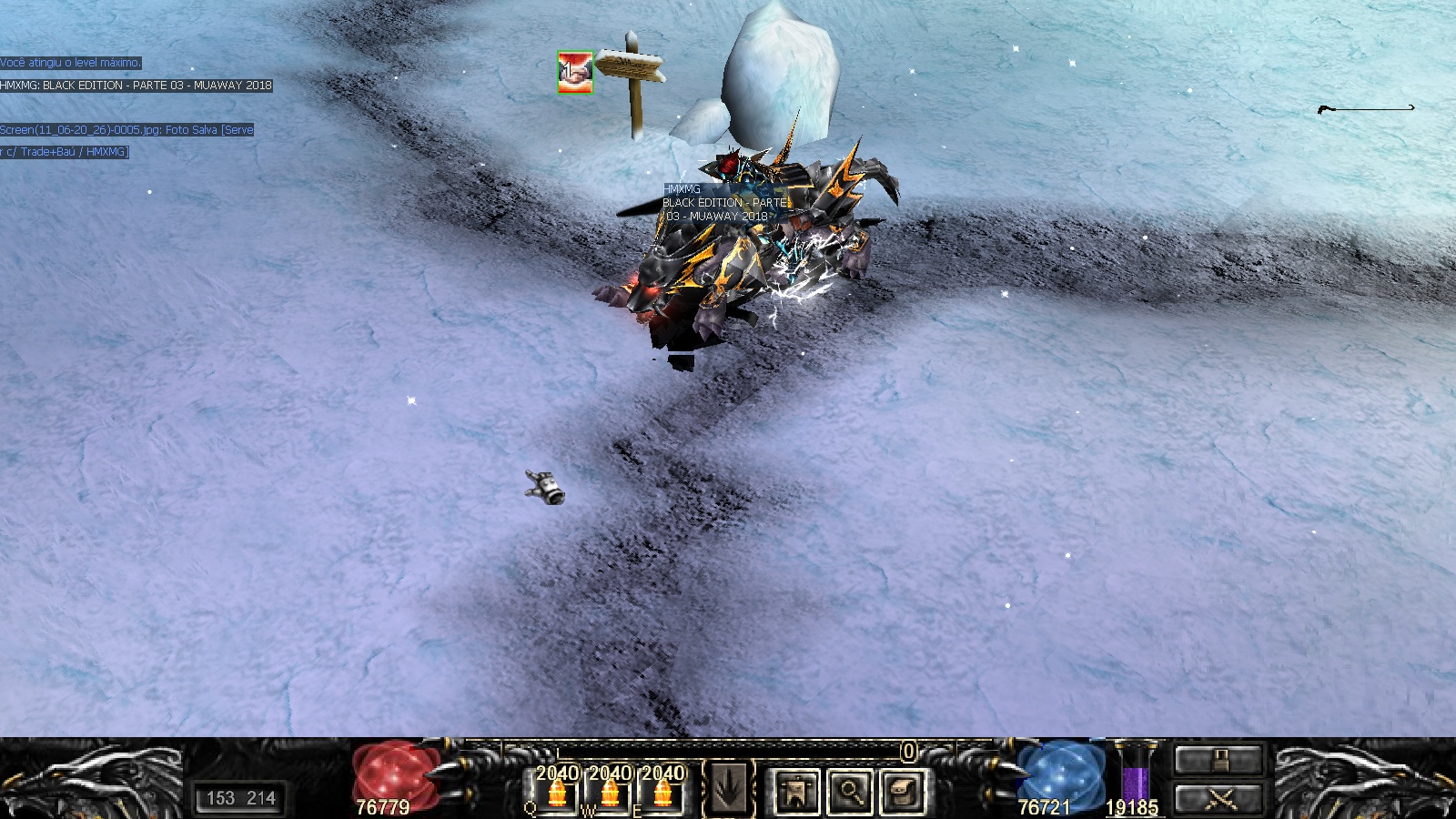
Task: Open the inventory chest button
Action: (x=903, y=791)
